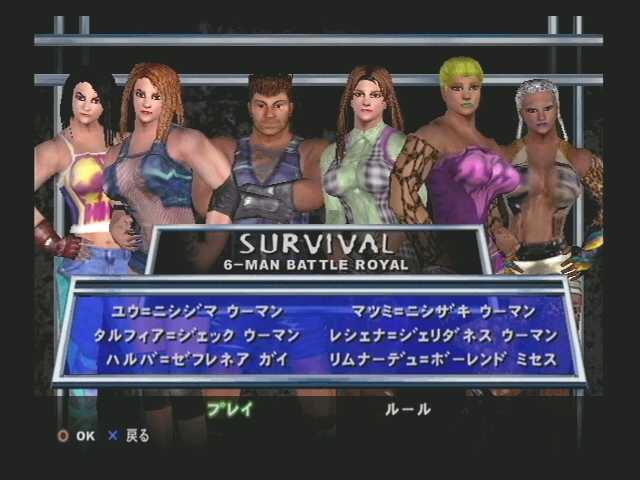Screen dimensions: 640x480
Task: Select the プレイ (Play) option
Action: [x=230, y=408]
